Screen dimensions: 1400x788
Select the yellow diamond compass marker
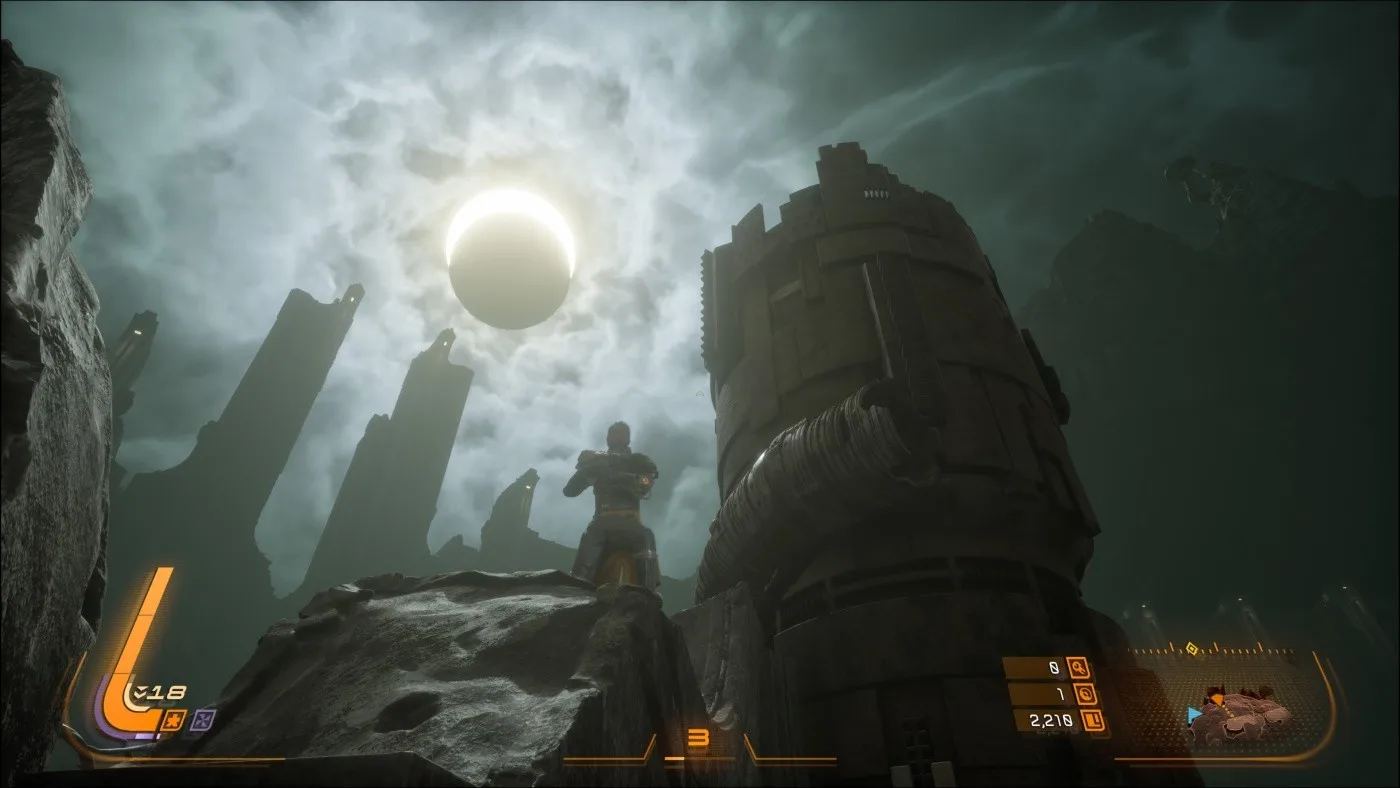click(x=1192, y=649)
